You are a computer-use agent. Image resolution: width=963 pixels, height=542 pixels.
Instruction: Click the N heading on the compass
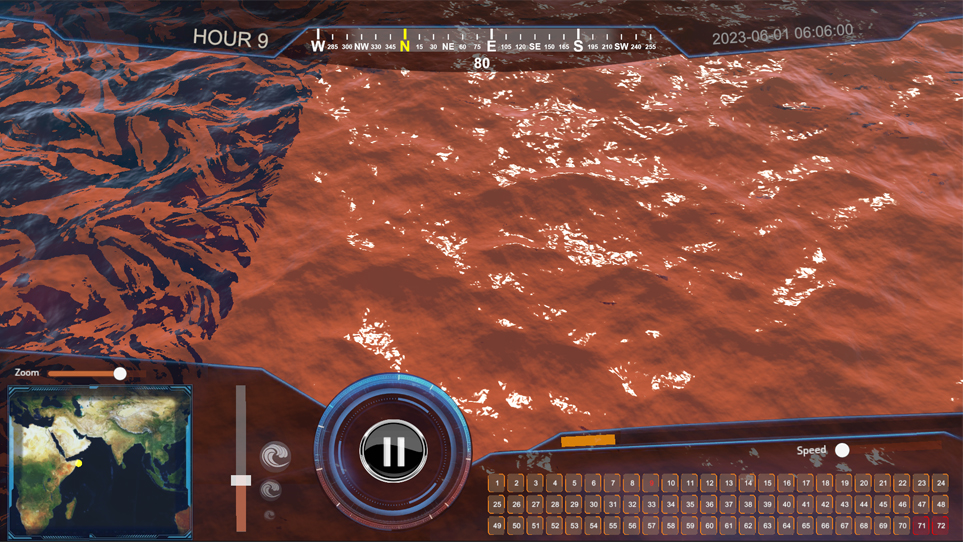pyautogui.click(x=404, y=45)
